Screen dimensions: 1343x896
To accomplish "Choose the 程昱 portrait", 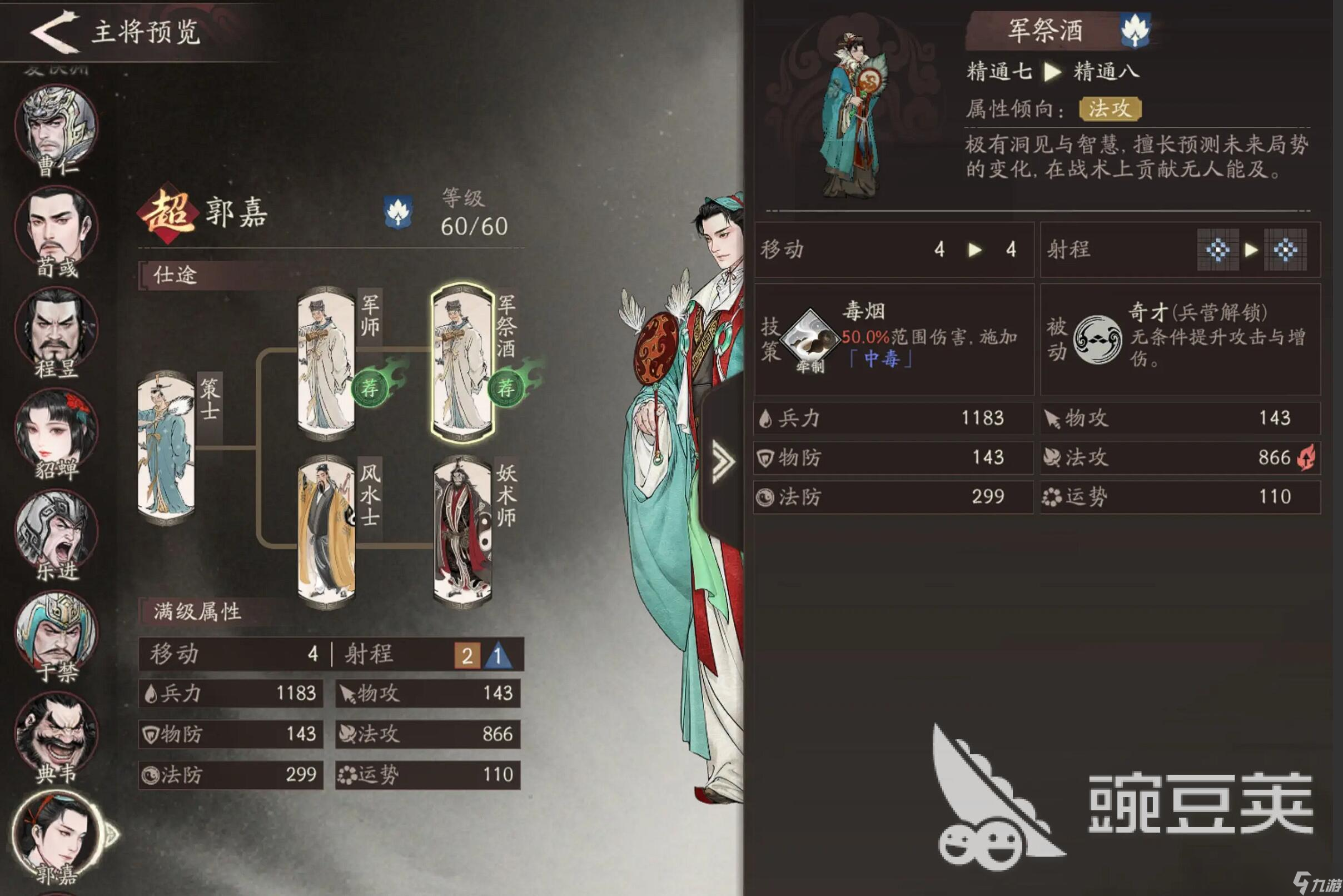I will 56,328.
